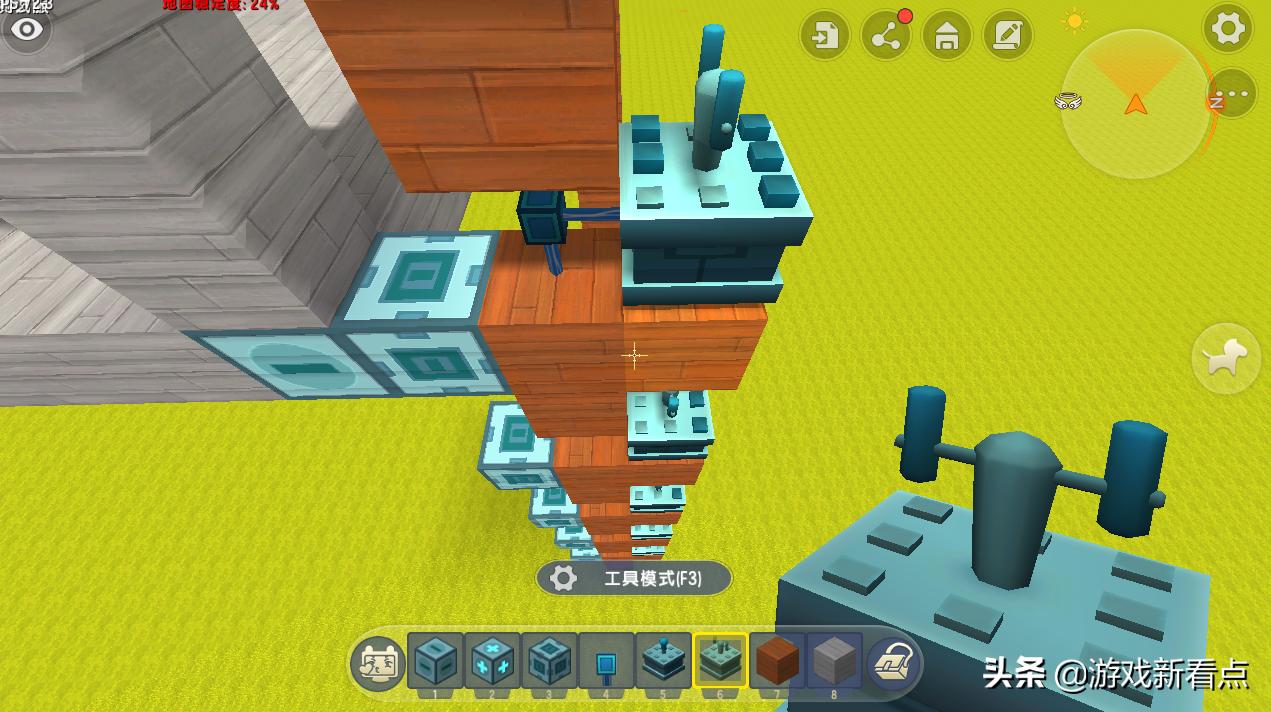The width and height of the screenshot is (1271, 712).
Task: Select the single-lever switch in slot 5
Action: click(x=664, y=660)
